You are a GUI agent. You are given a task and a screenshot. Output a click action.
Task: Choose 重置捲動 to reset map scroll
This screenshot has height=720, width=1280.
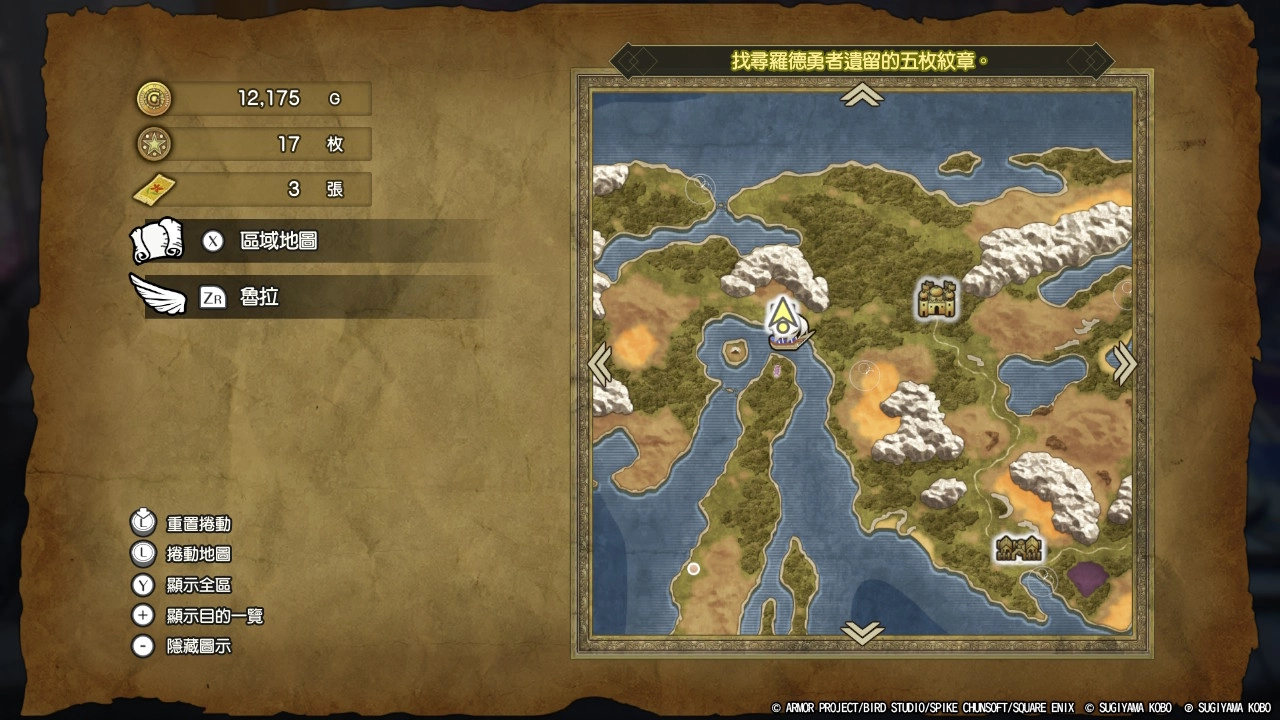[198, 523]
